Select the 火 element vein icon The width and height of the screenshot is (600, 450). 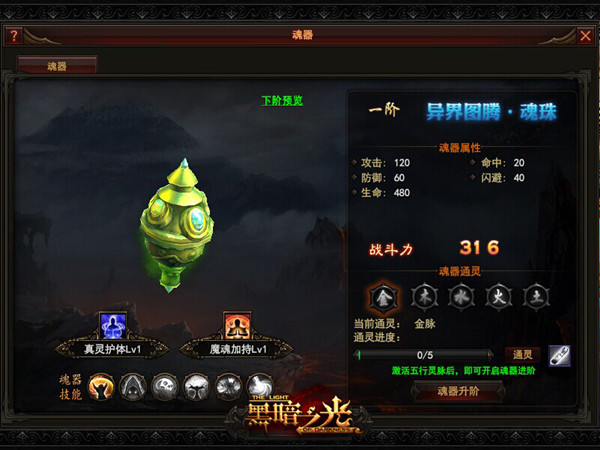tap(498, 296)
